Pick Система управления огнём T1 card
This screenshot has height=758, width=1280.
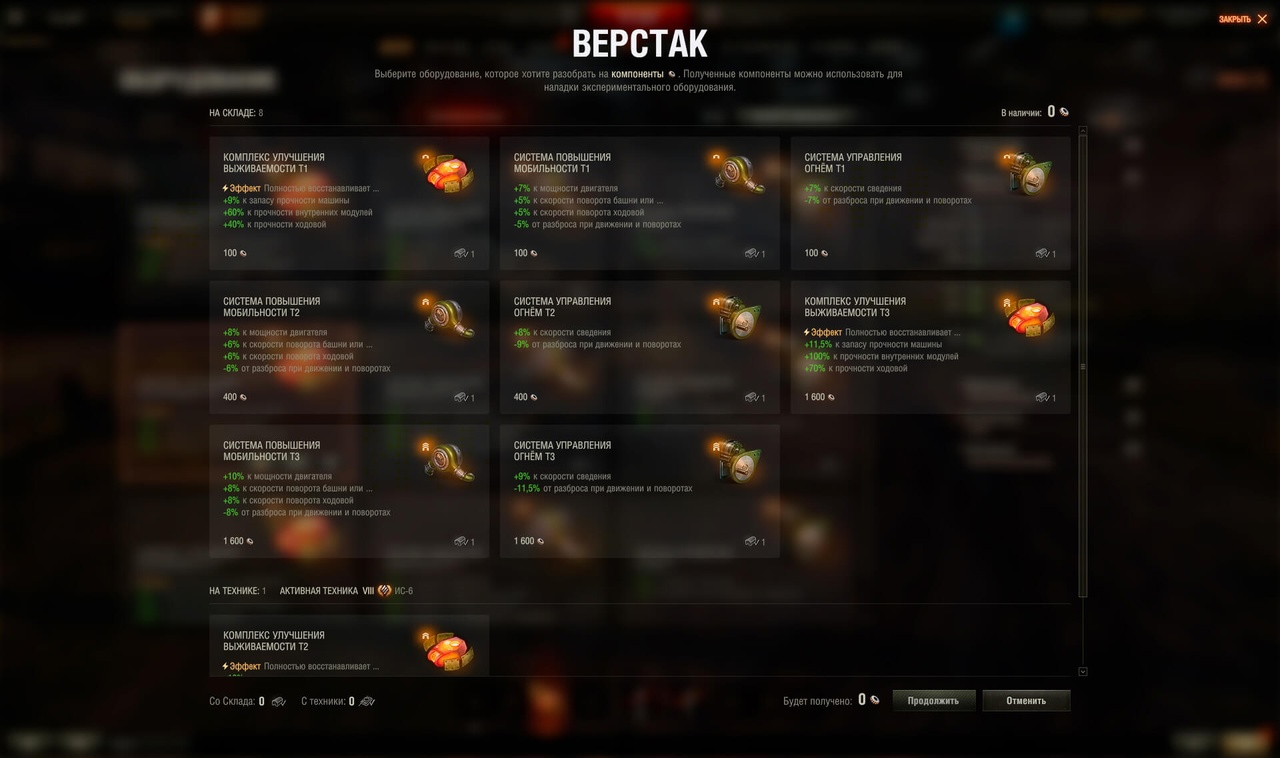[930, 203]
